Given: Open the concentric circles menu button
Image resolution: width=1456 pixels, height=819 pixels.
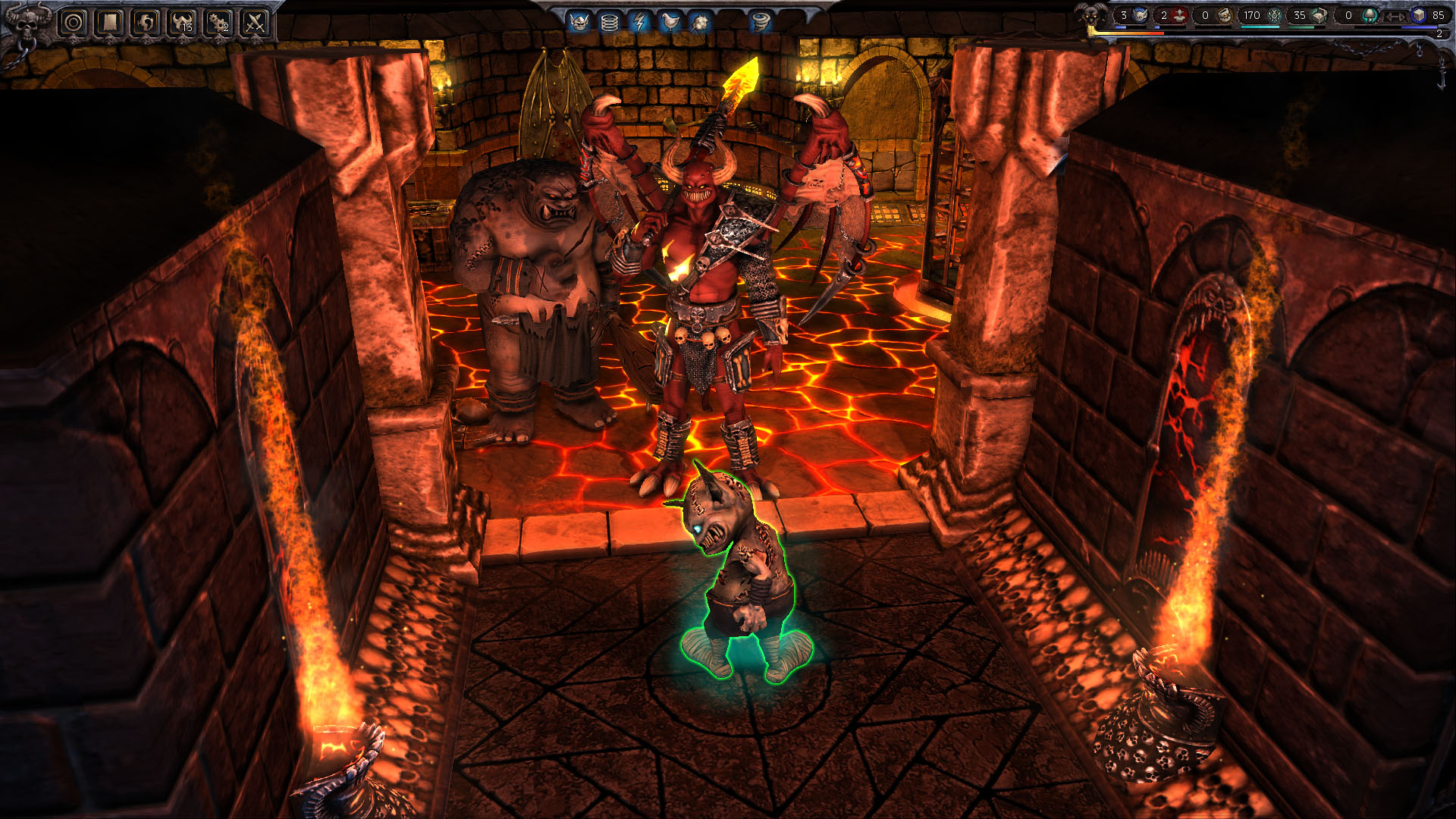Looking at the screenshot, I should click(74, 22).
